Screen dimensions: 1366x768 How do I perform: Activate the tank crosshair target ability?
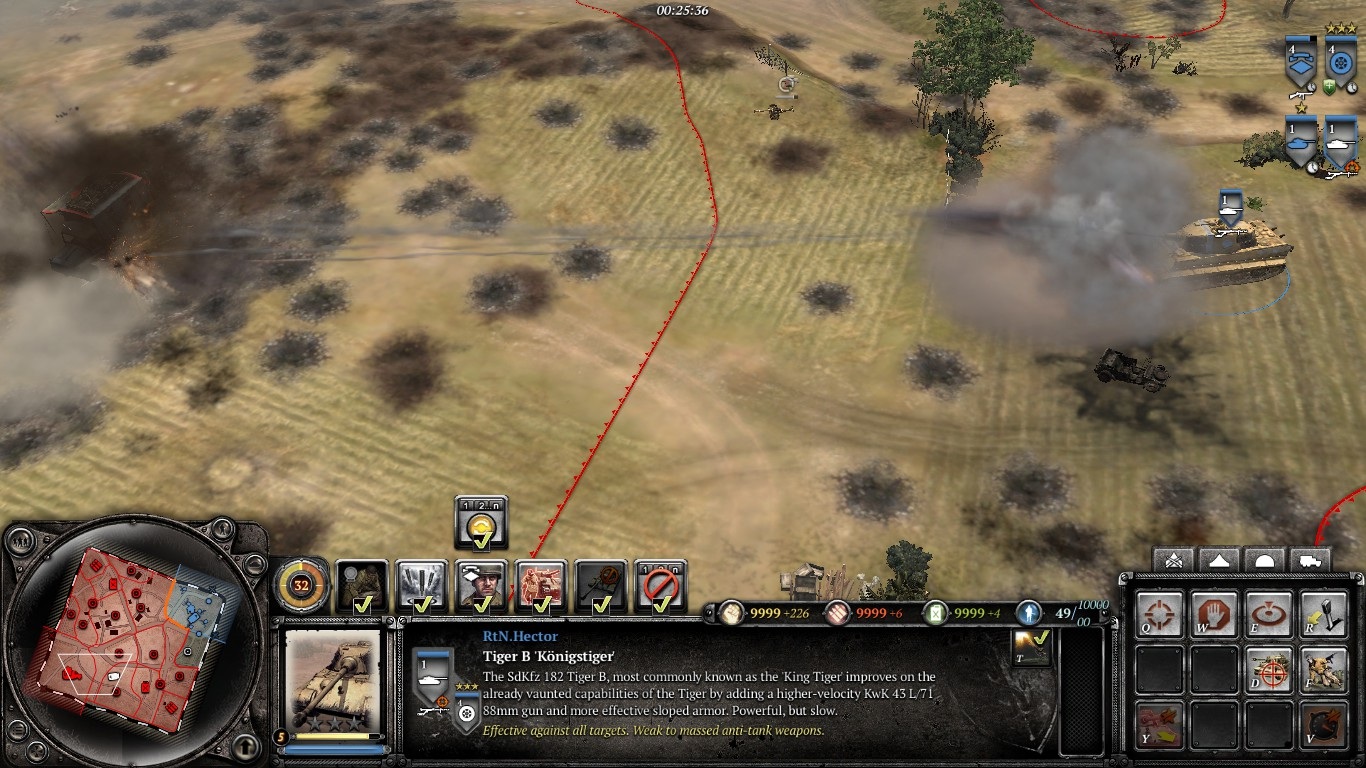[x=1268, y=669]
